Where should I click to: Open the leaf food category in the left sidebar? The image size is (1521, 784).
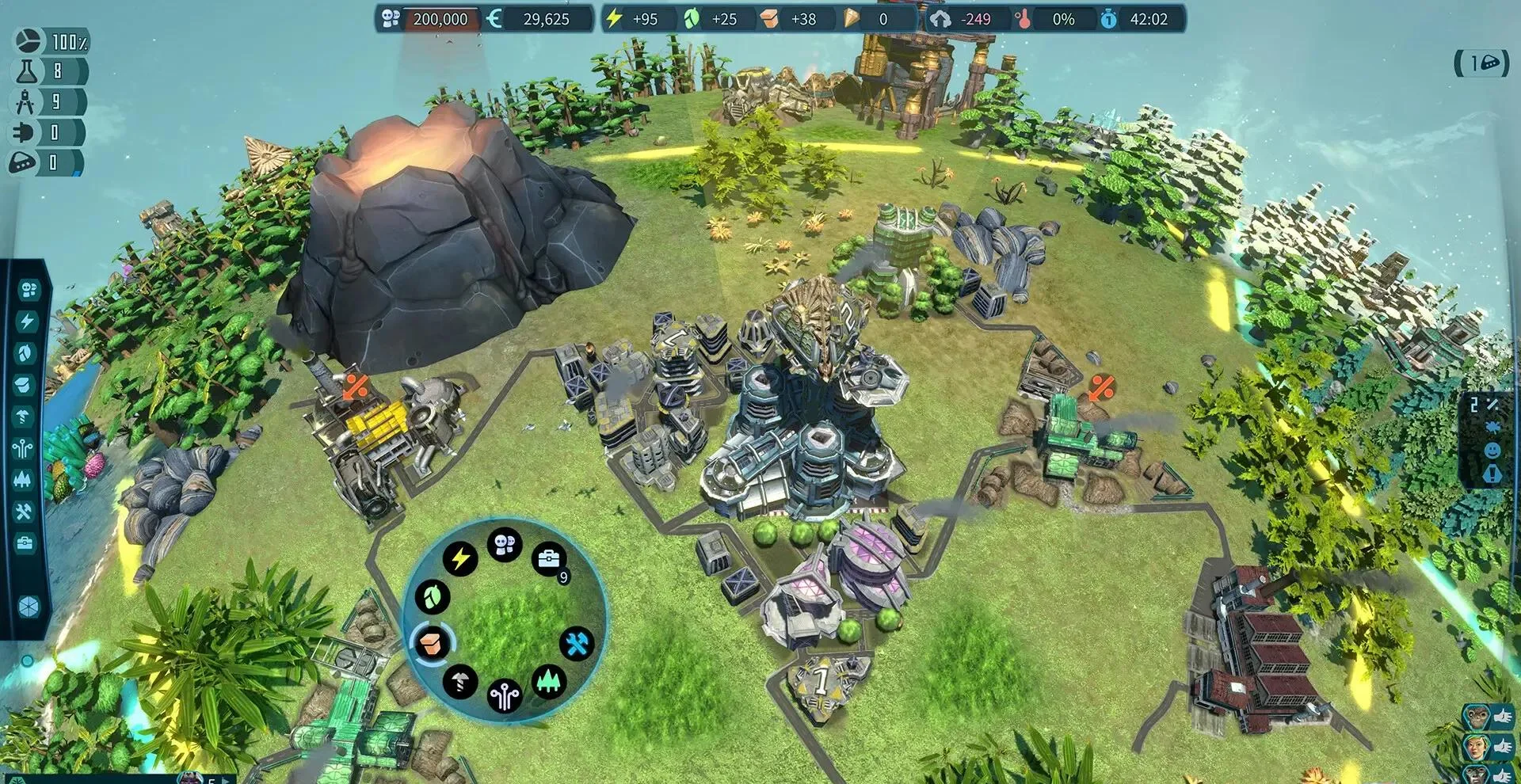pyautogui.click(x=26, y=353)
